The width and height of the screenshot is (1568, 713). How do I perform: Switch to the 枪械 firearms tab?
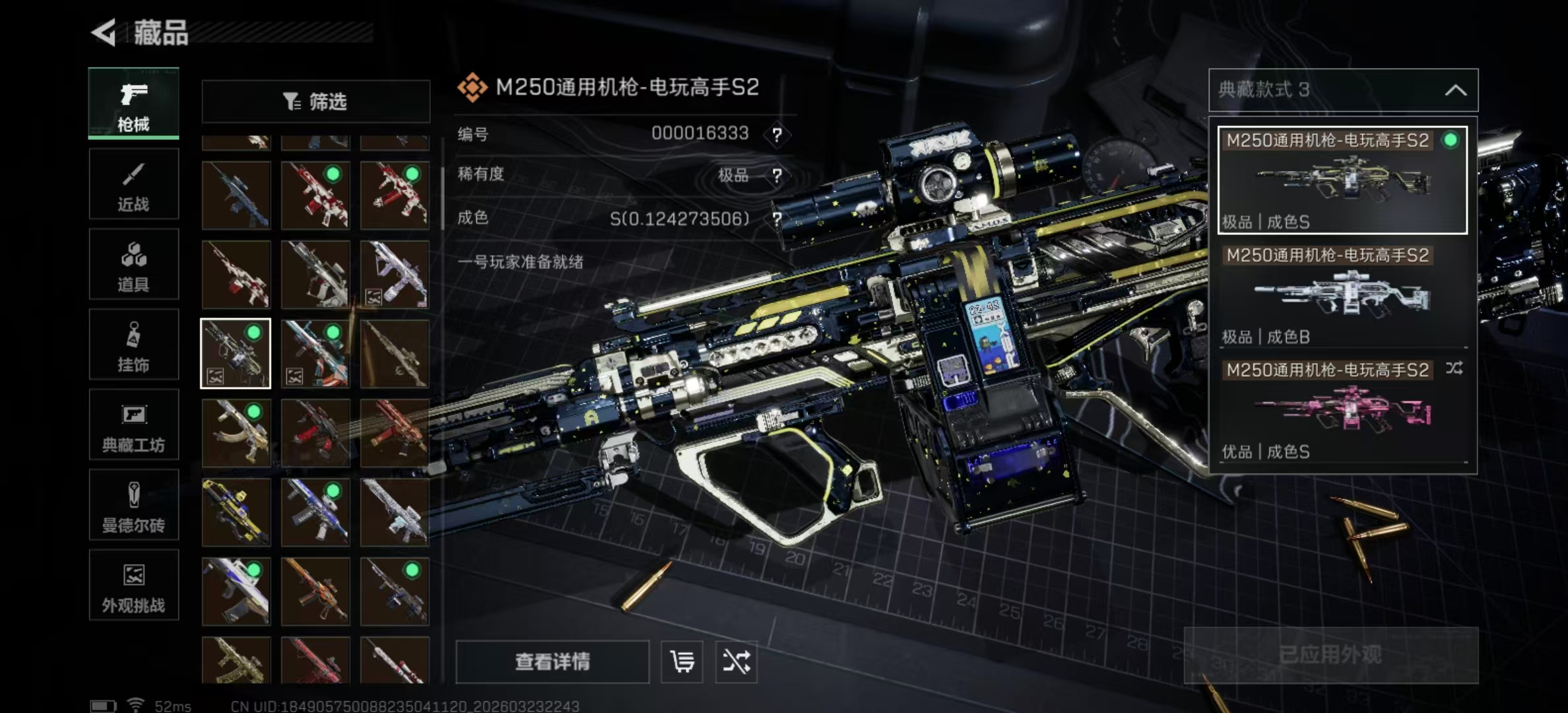pyautogui.click(x=133, y=104)
